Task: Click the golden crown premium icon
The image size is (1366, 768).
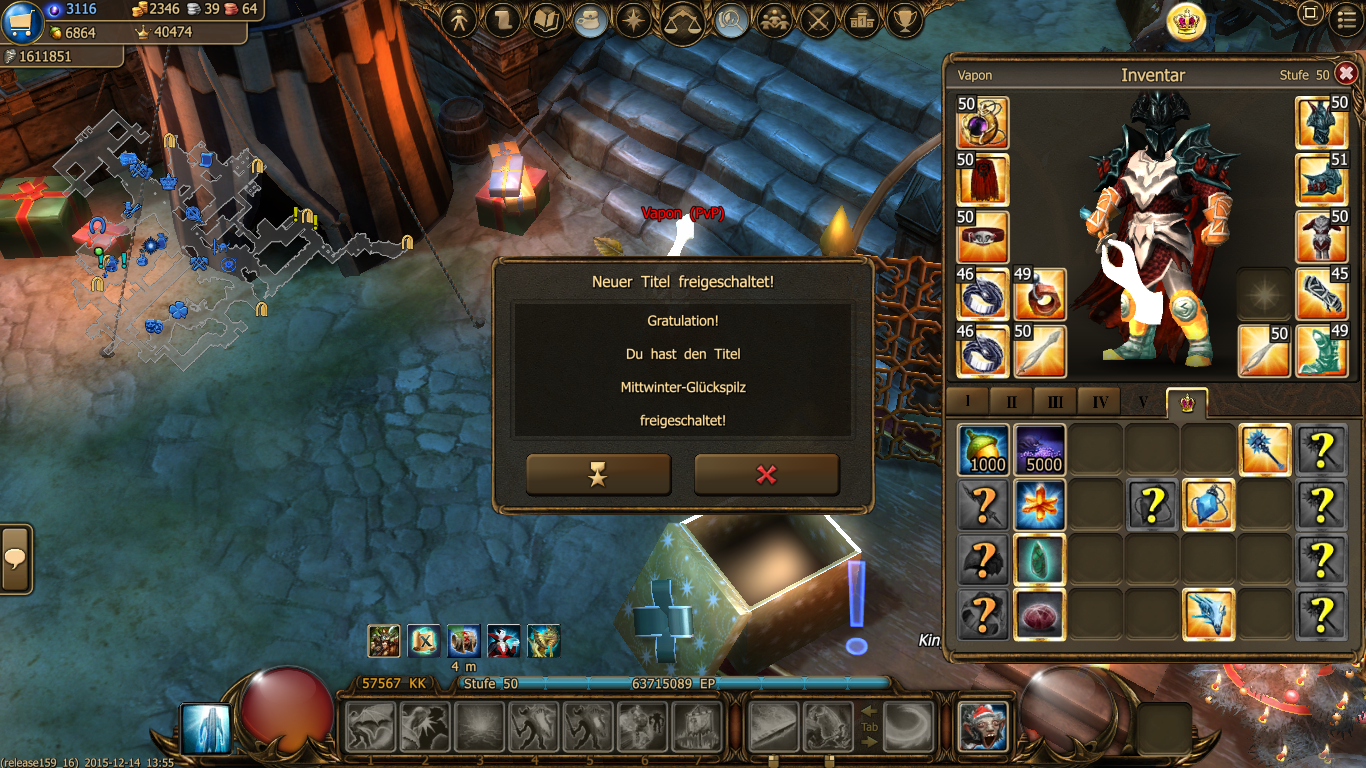Action: (x=1187, y=20)
